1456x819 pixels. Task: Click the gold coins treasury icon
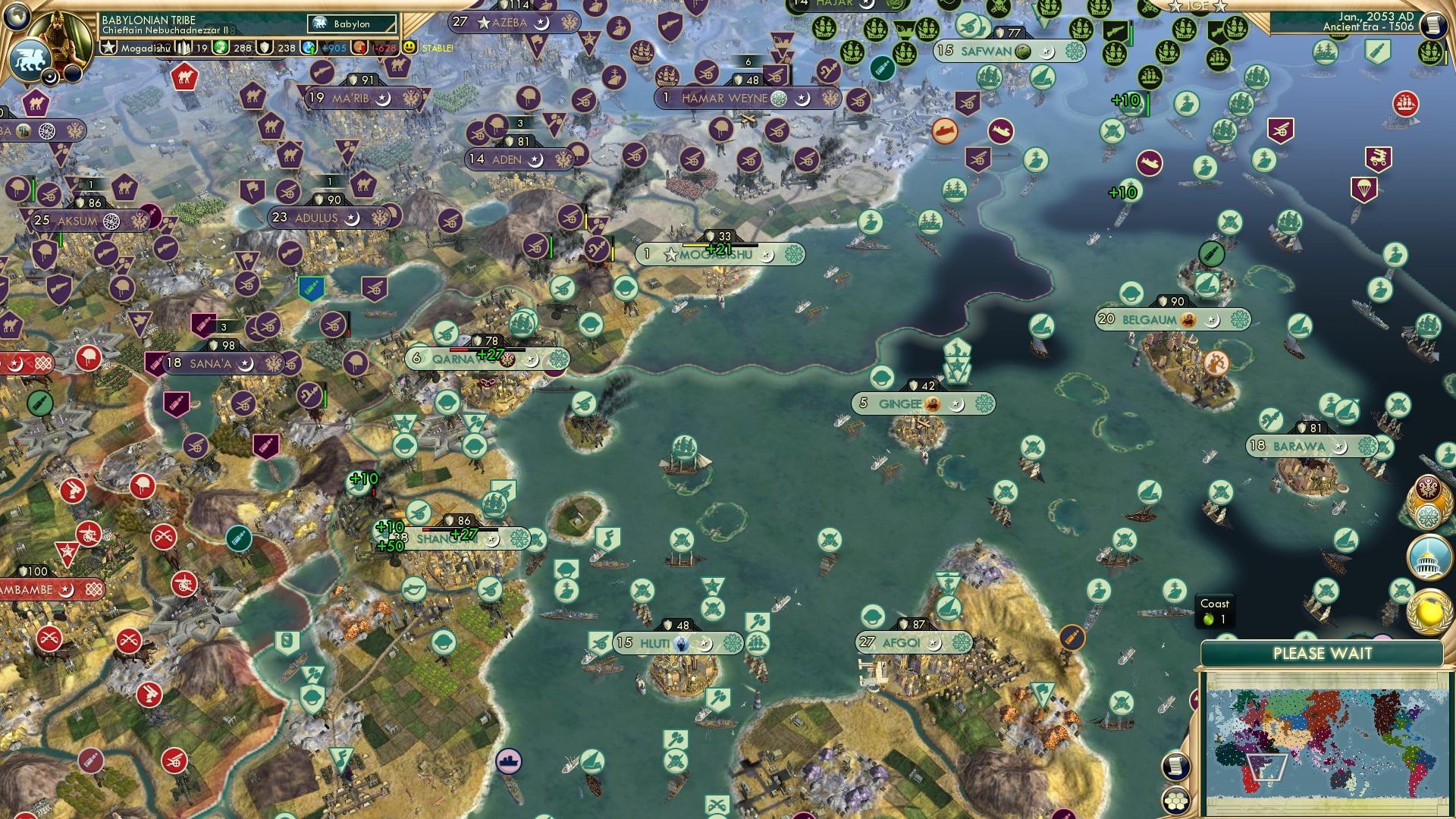221,48
